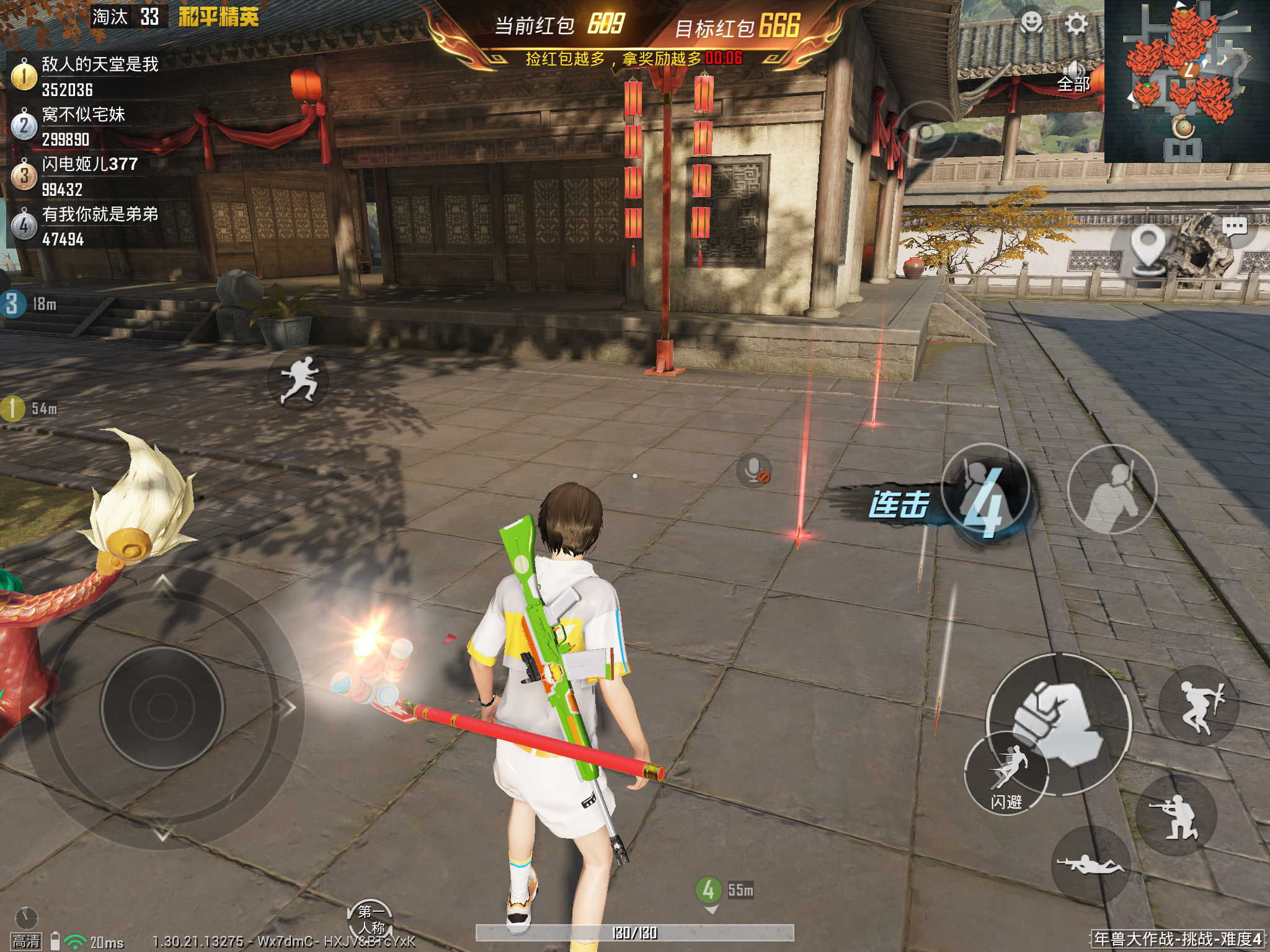This screenshot has height=952, width=1270.
Task: Trigger the 连击 combo attack button
Action: 985,491
